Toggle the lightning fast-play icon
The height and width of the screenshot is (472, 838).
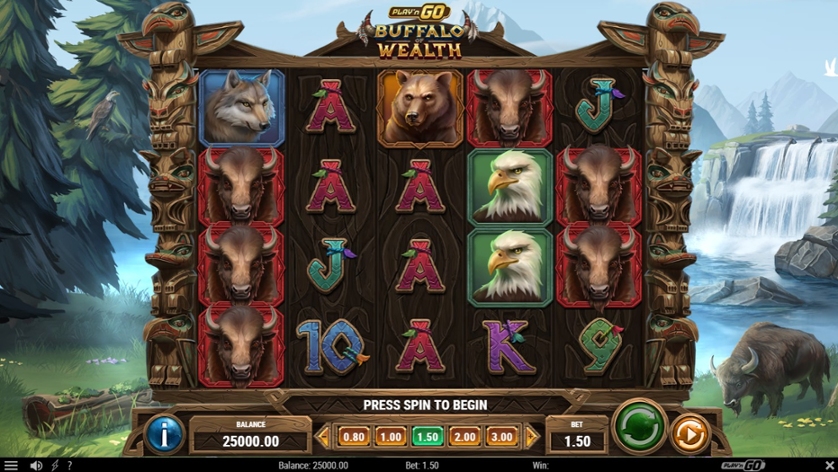pyautogui.click(x=54, y=465)
